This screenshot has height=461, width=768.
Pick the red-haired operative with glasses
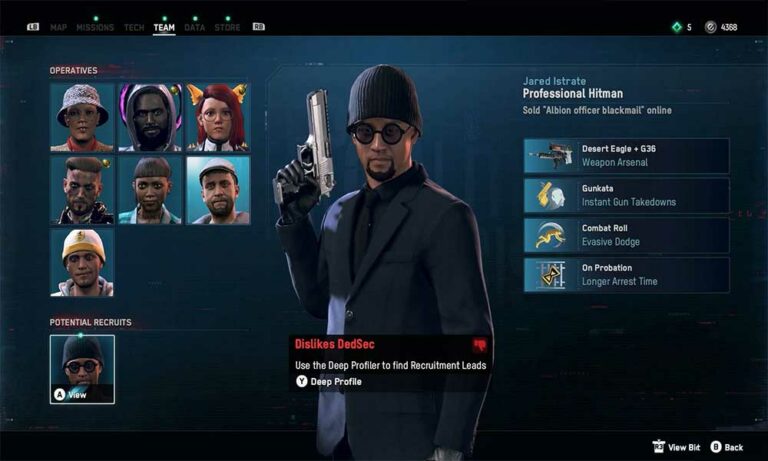point(218,117)
